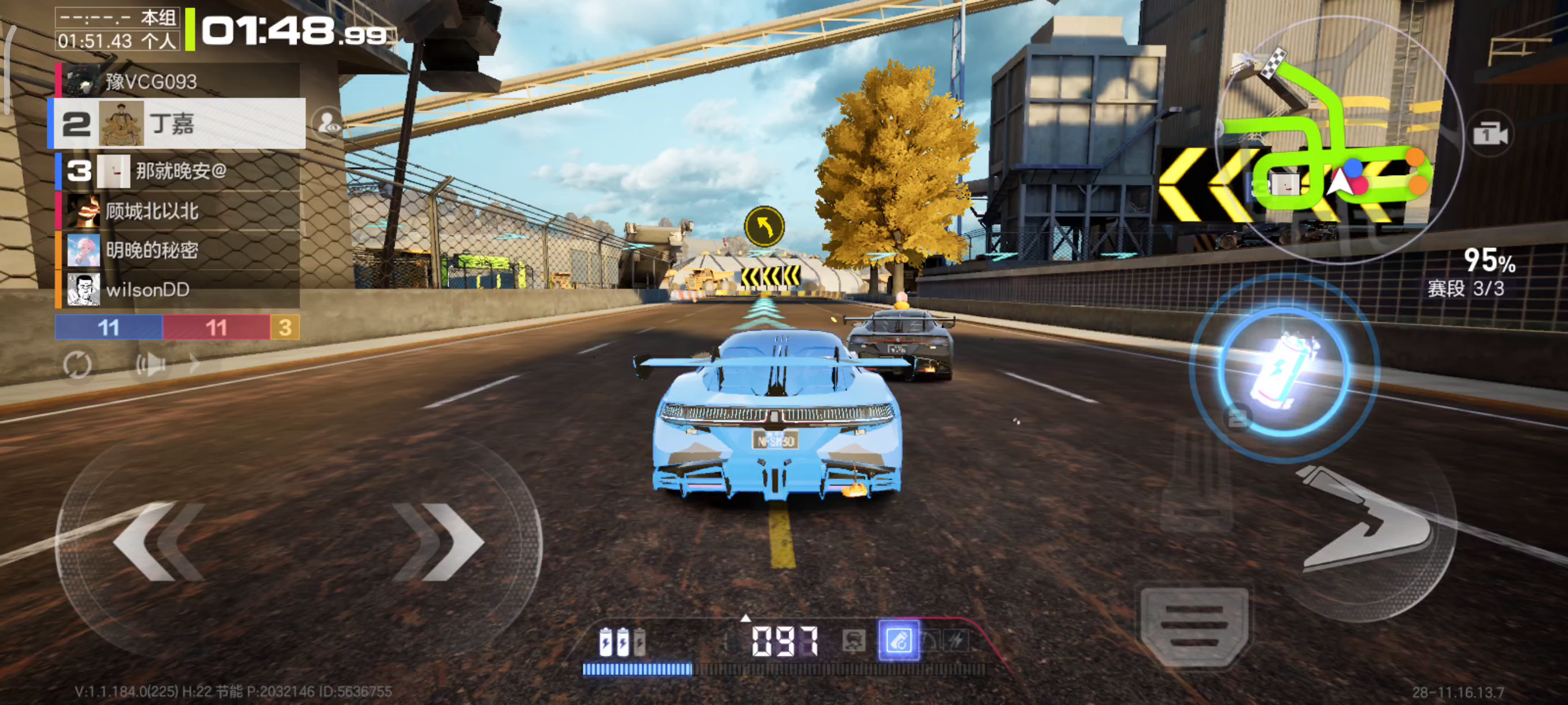Select player 豫VCG093 in the ranking list
The height and width of the screenshot is (705, 1568).
coord(177,81)
